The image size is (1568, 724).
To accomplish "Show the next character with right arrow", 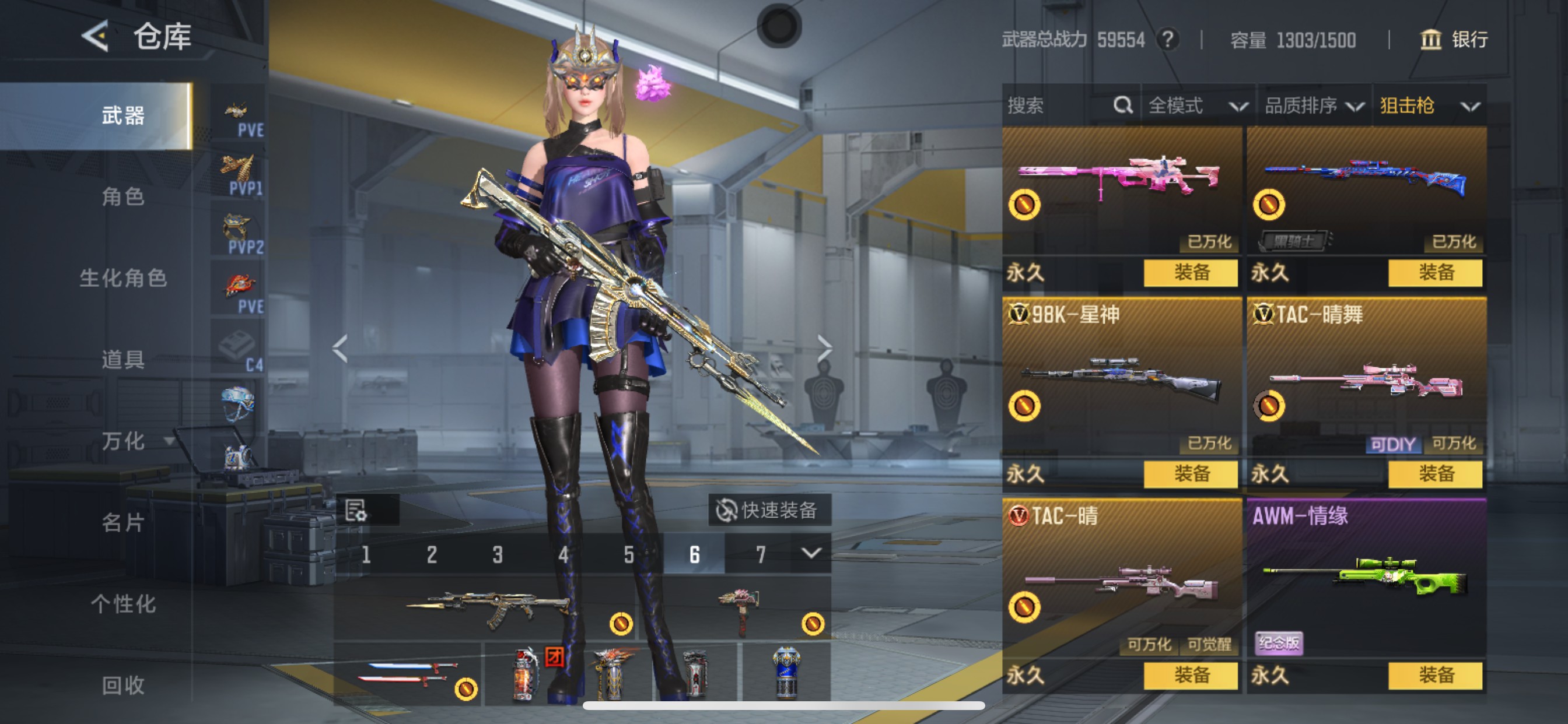I will click(x=824, y=349).
